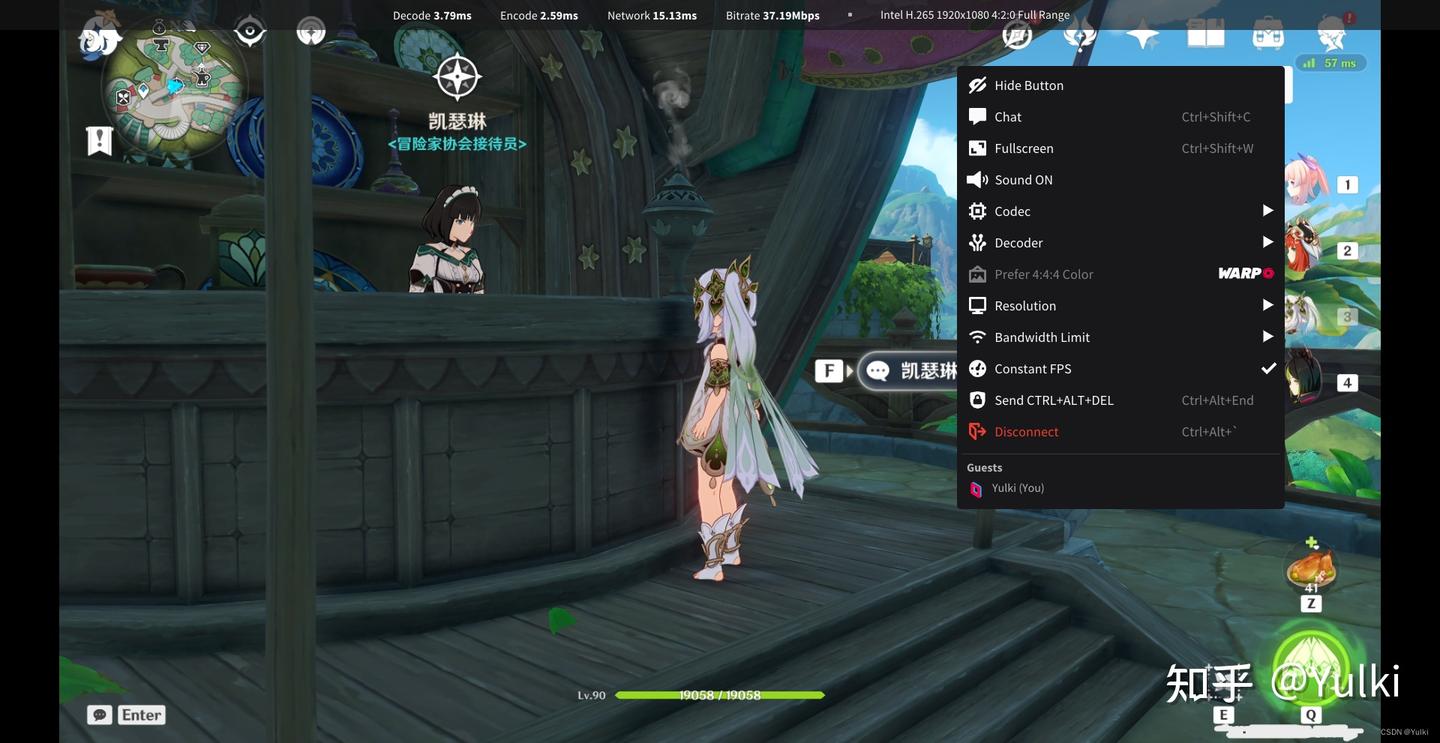Image resolution: width=1440 pixels, height=743 pixels.
Task: Use the roast chicken food item
Action: pos(1311,569)
